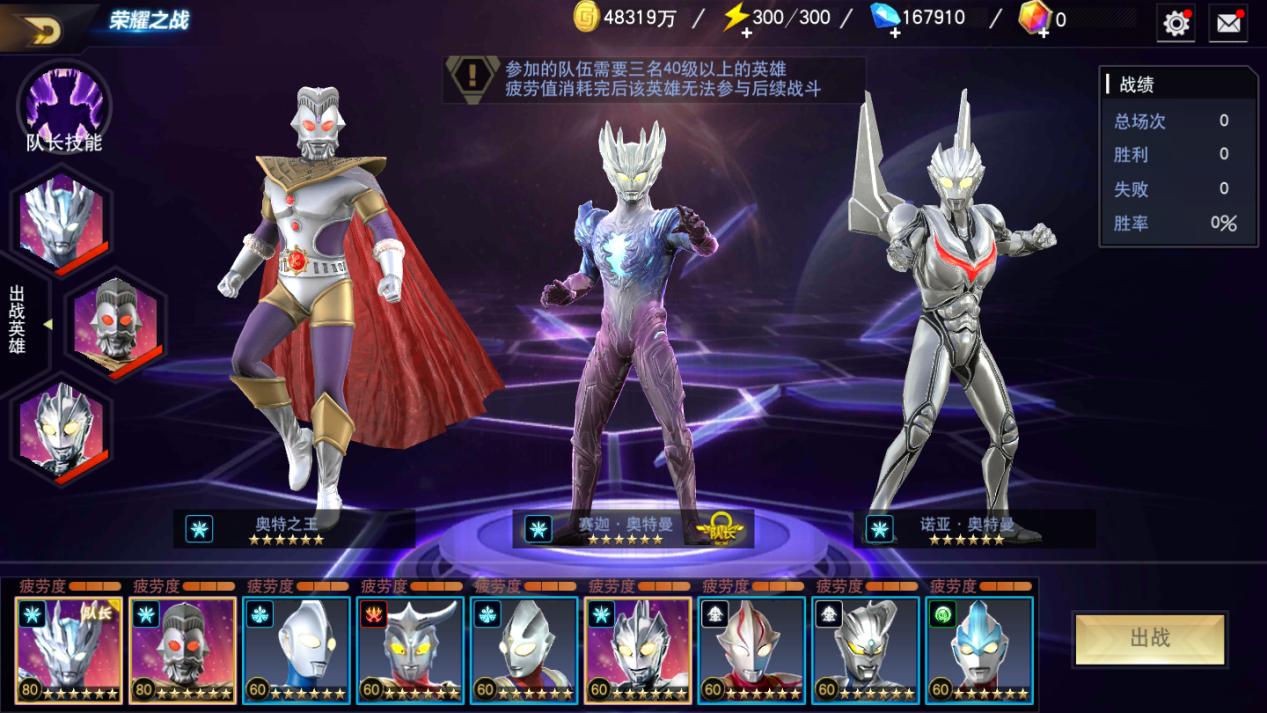
Task: Collapse the 出战英雄 side panel arrow
Action: click(47, 324)
